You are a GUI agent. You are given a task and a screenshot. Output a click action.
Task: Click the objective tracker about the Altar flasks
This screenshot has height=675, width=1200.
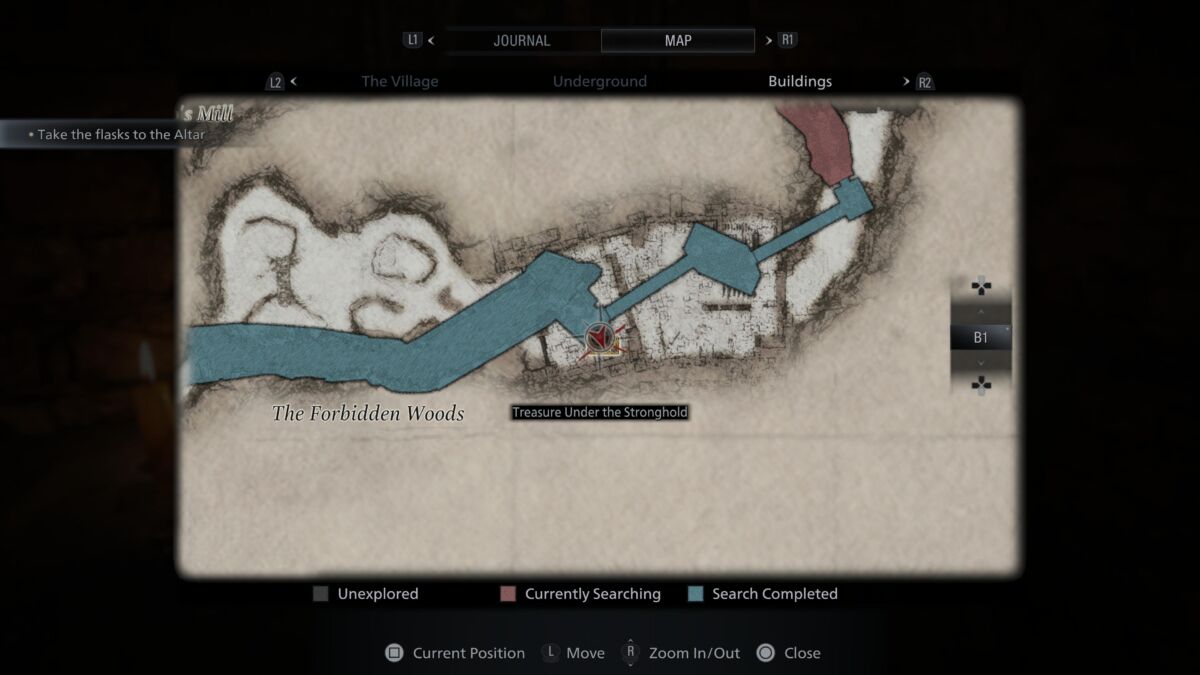click(x=120, y=134)
